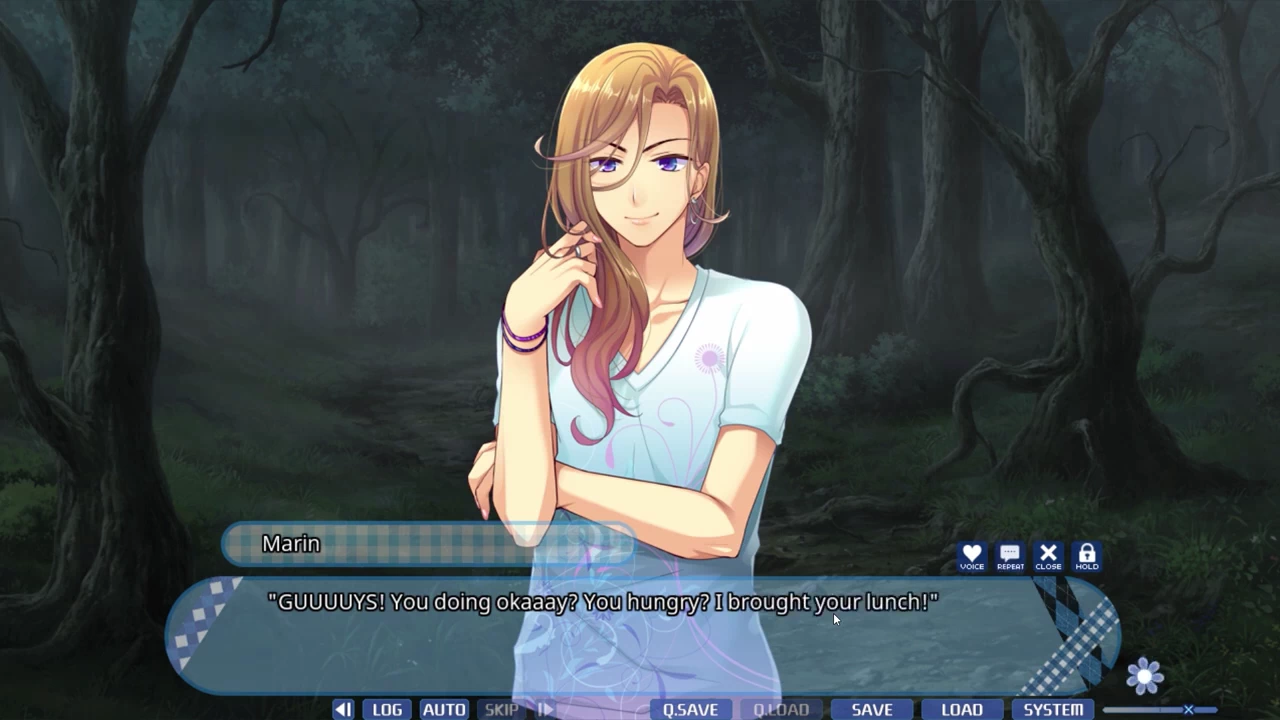This screenshot has width=1280, height=720.
Task: Hide the text box with CLOSE
Action: tap(1048, 556)
